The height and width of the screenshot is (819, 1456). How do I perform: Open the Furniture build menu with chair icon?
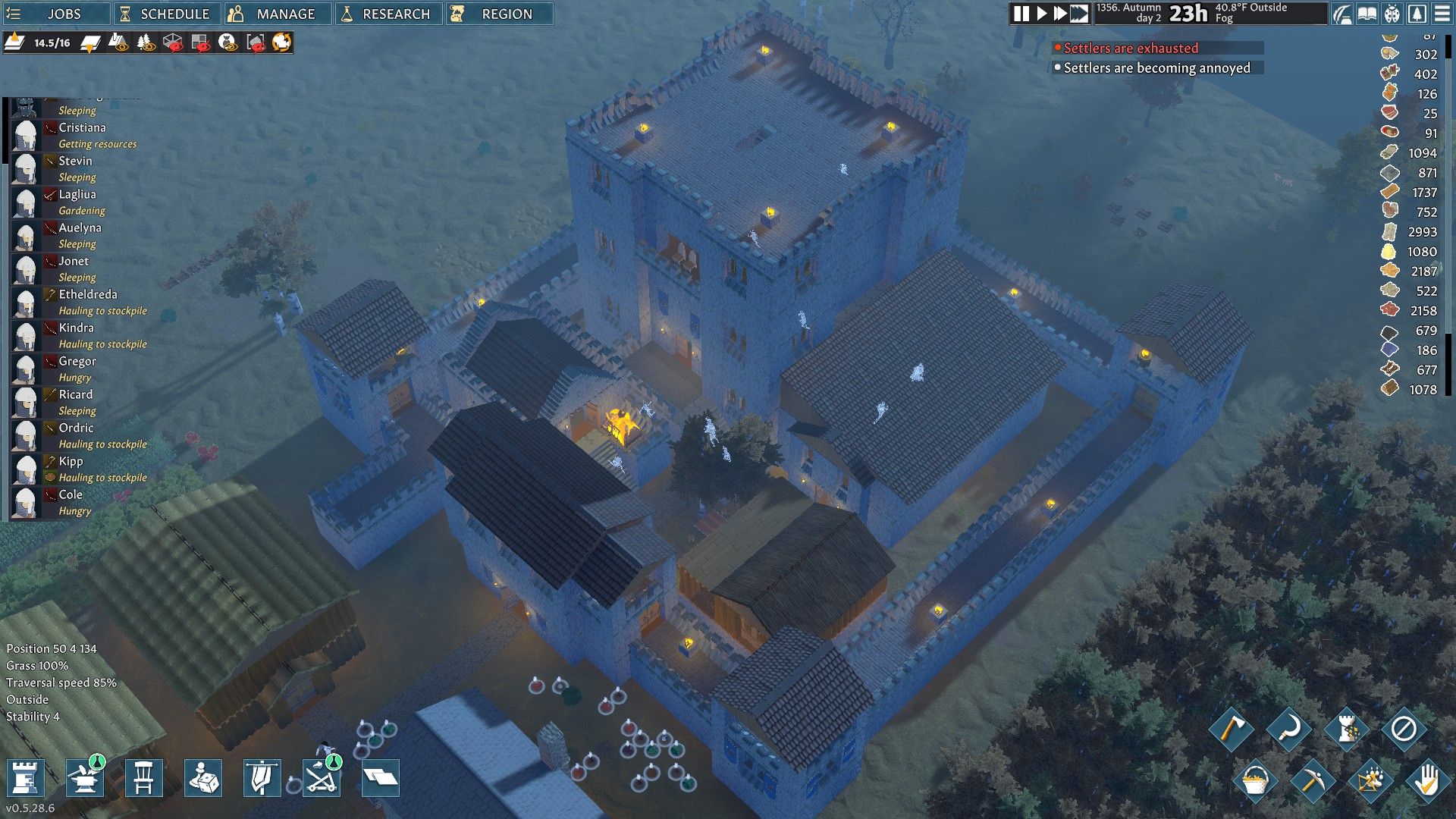pos(144,777)
